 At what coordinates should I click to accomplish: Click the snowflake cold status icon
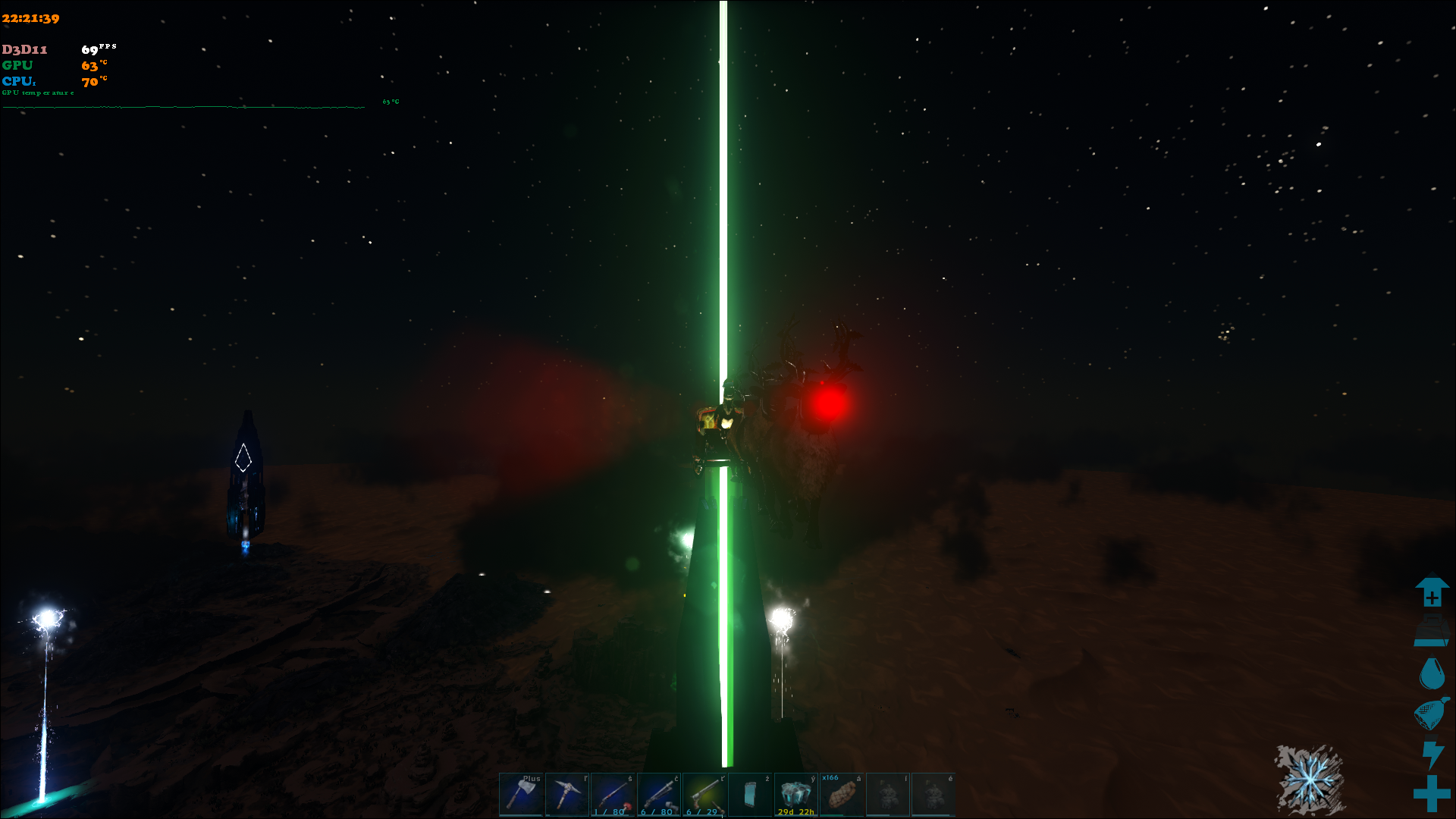(x=1310, y=780)
